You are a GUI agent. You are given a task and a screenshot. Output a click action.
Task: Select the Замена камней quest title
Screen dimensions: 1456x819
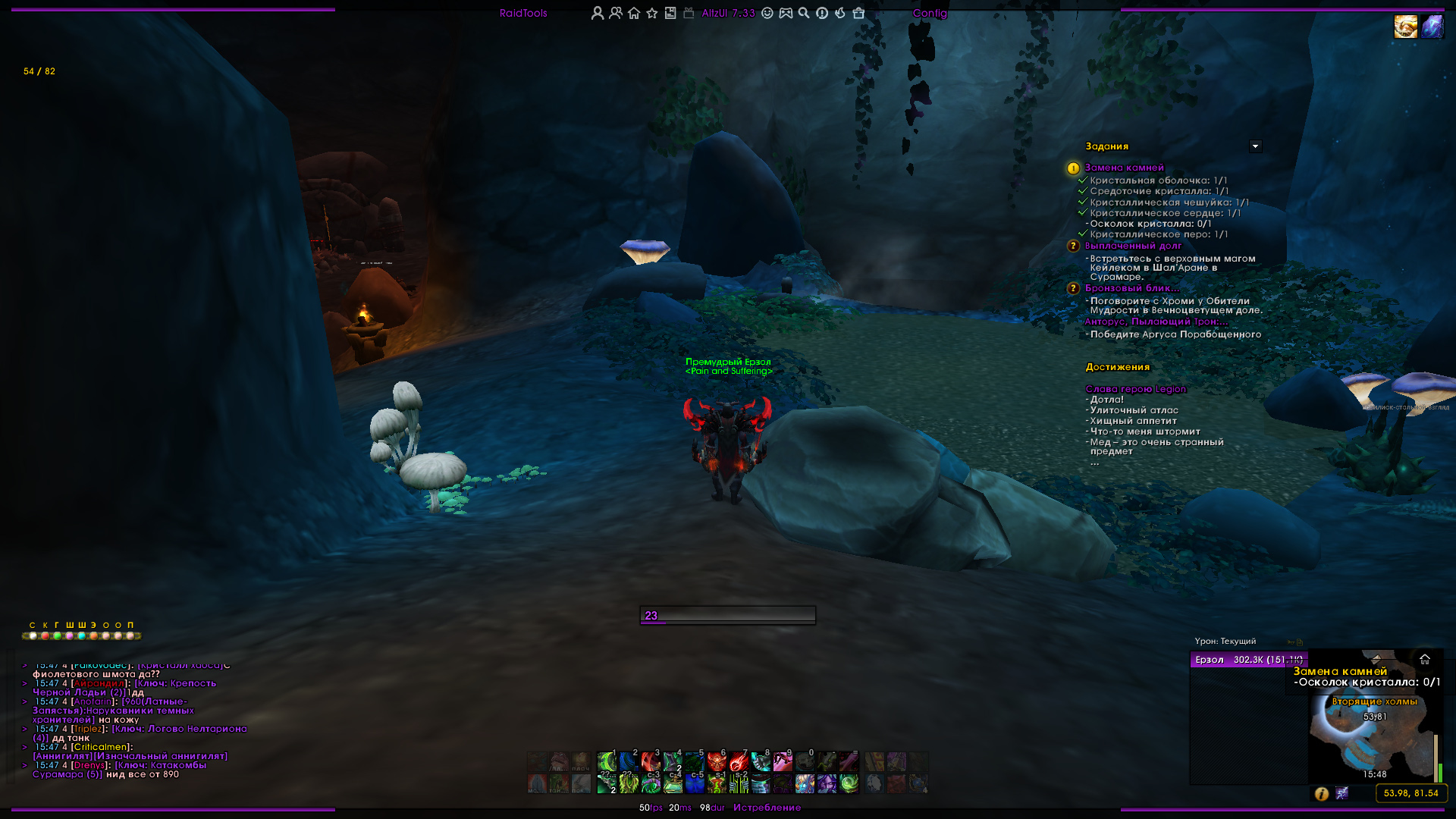[1124, 168]
